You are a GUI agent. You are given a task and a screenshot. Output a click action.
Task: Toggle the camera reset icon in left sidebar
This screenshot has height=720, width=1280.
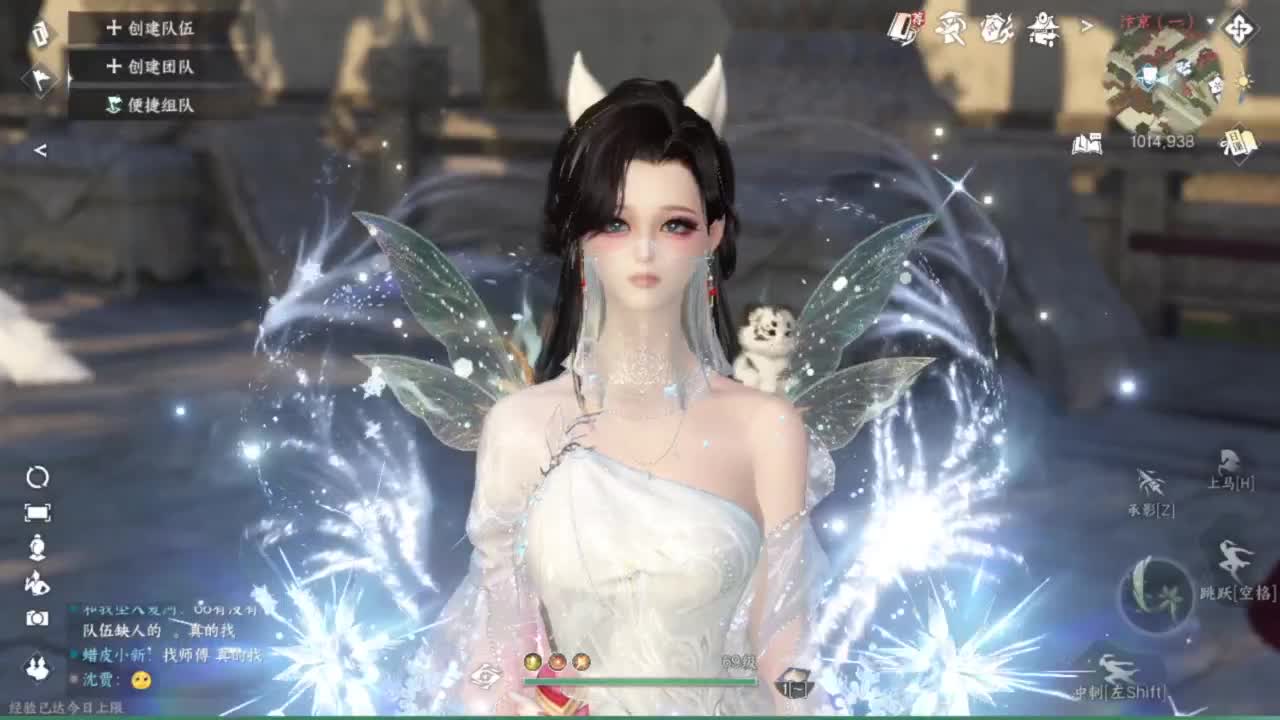[x=37, y=479]
